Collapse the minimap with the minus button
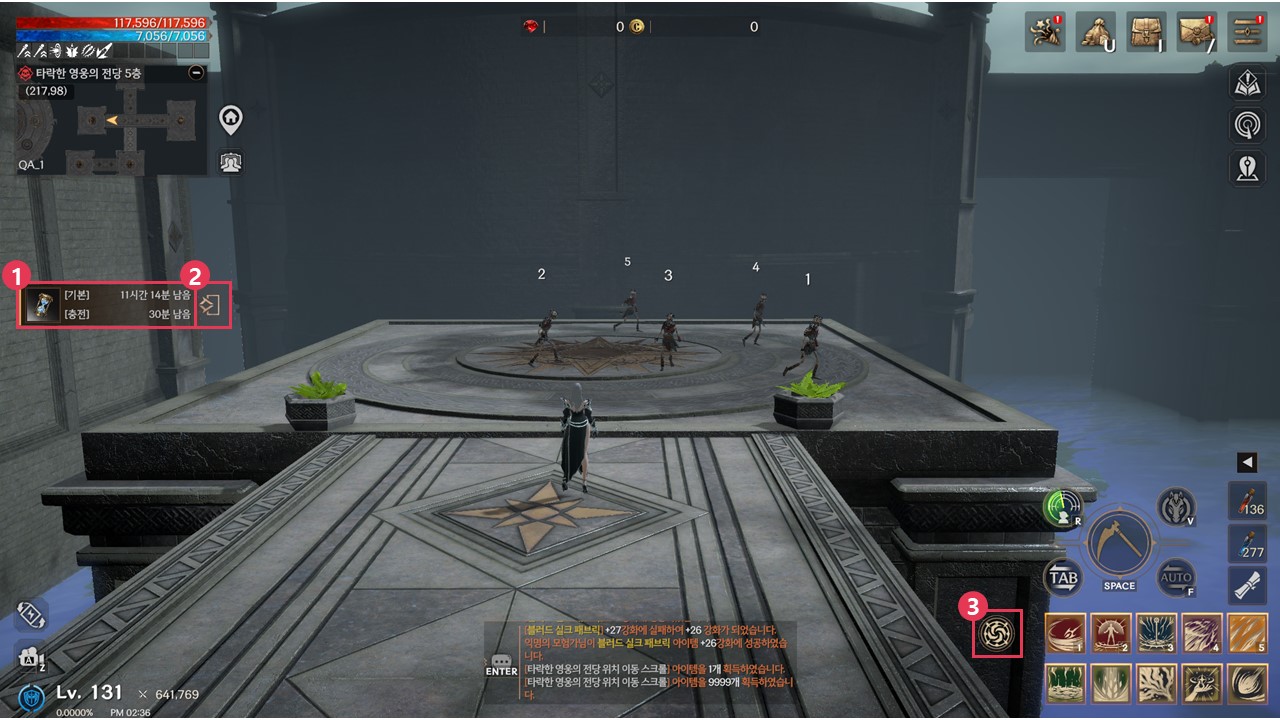 (x=196, y=73)
